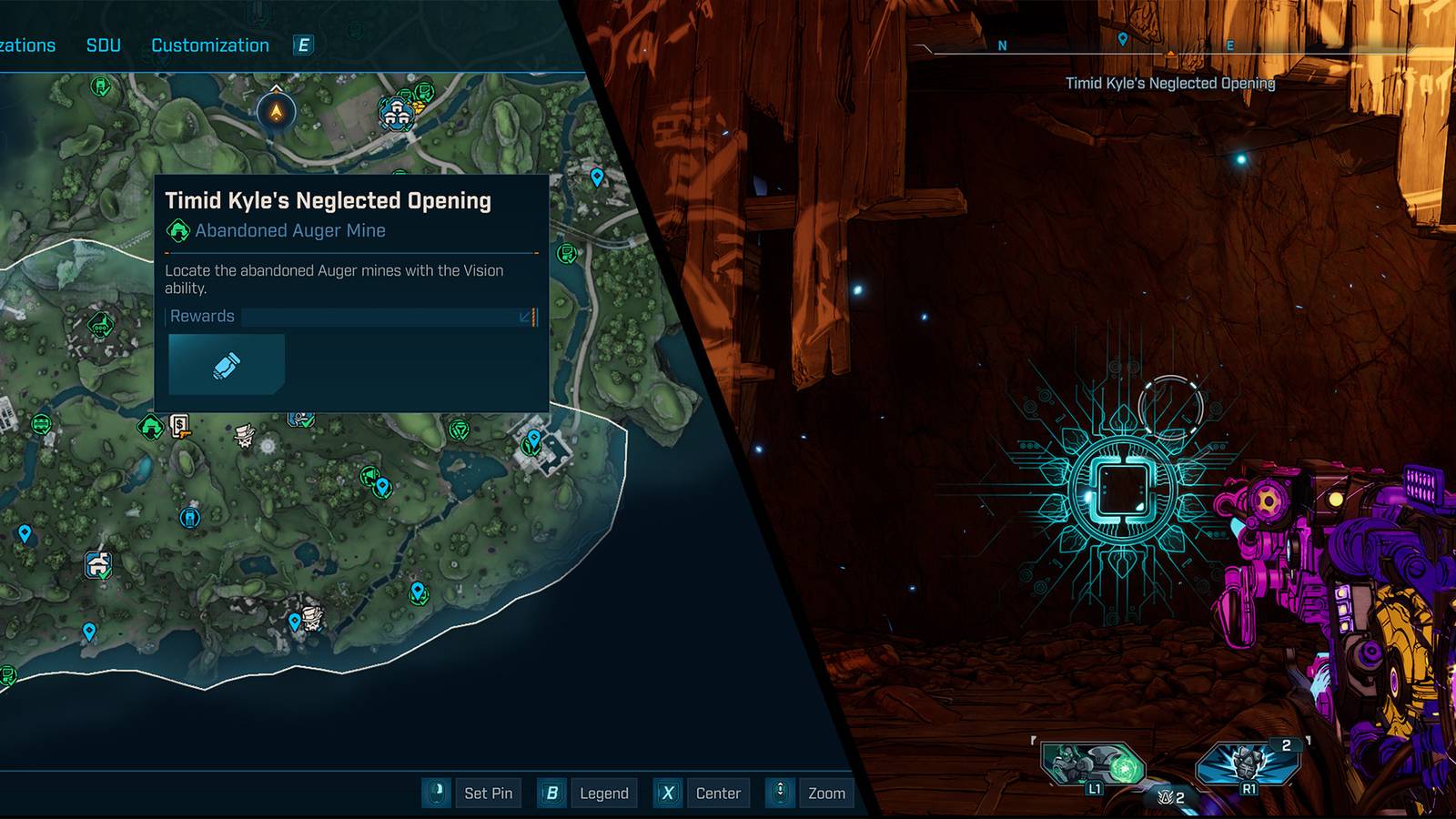Click the green Abandoned Auger Mine map icon
1456x819 pixels.
point(150,425)
